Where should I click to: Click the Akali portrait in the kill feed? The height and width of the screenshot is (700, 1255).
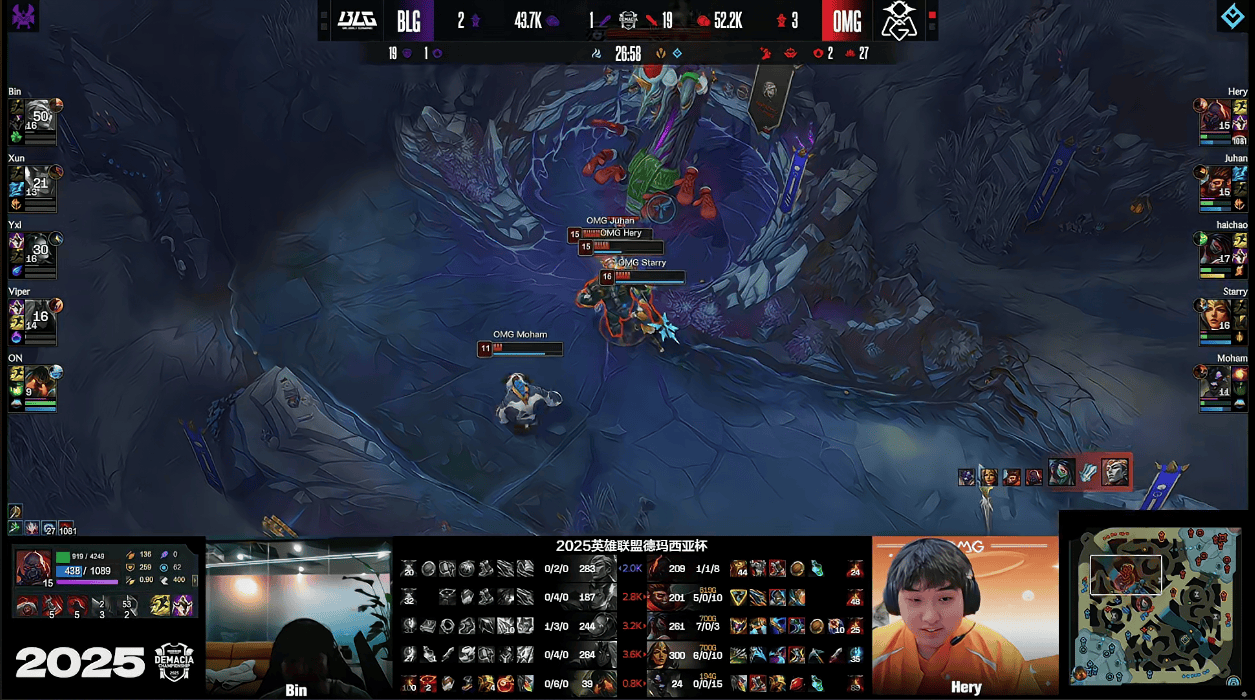coord(1062,472)
